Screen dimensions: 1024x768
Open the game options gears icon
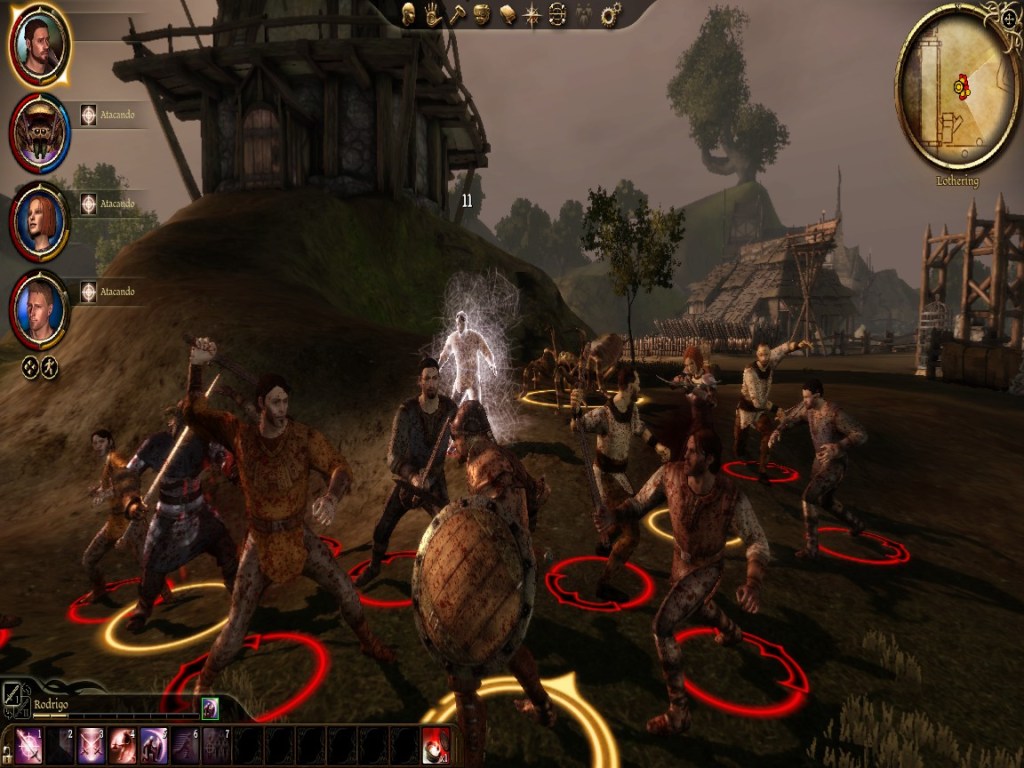(610, 14)
